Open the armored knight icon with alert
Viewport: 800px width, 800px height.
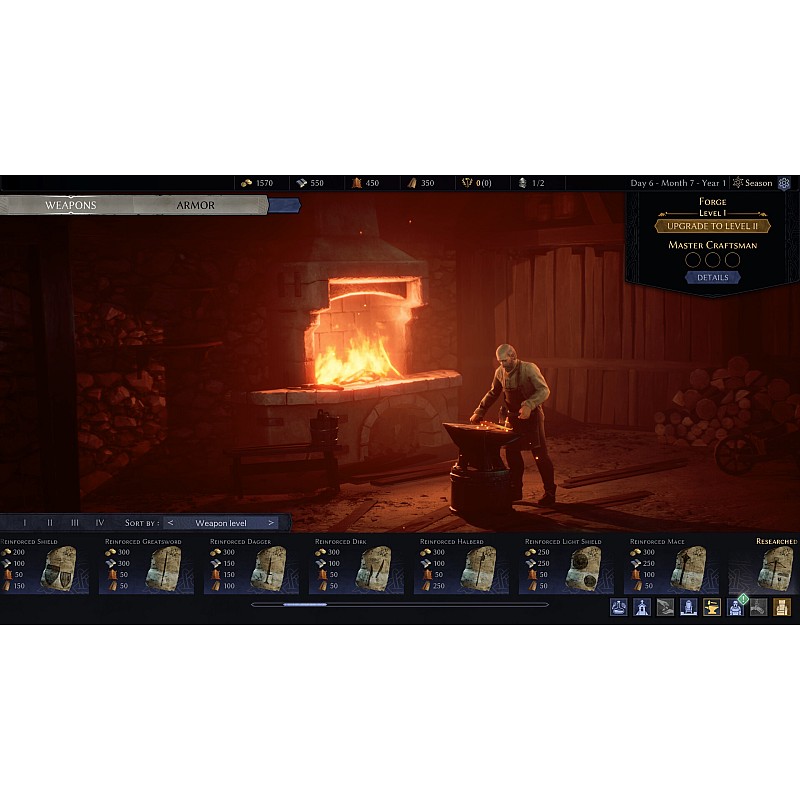[736, 607]
